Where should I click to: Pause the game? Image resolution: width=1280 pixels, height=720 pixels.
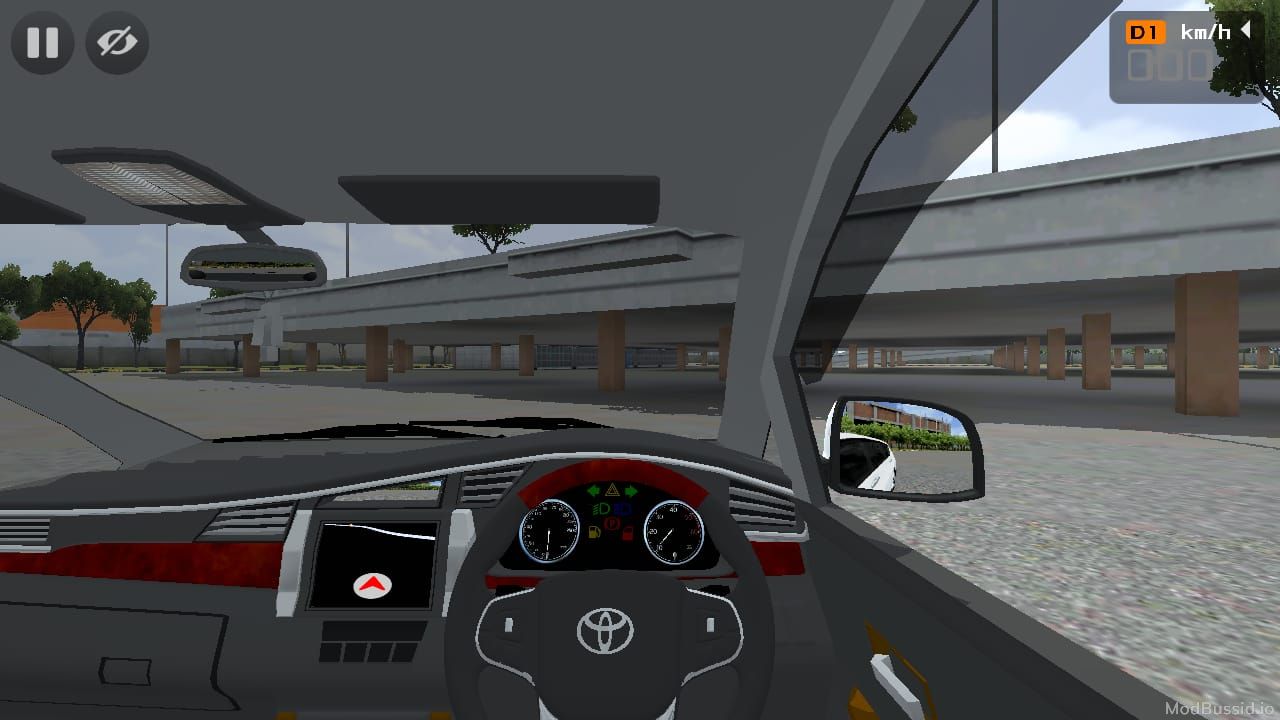pos(41,43)
